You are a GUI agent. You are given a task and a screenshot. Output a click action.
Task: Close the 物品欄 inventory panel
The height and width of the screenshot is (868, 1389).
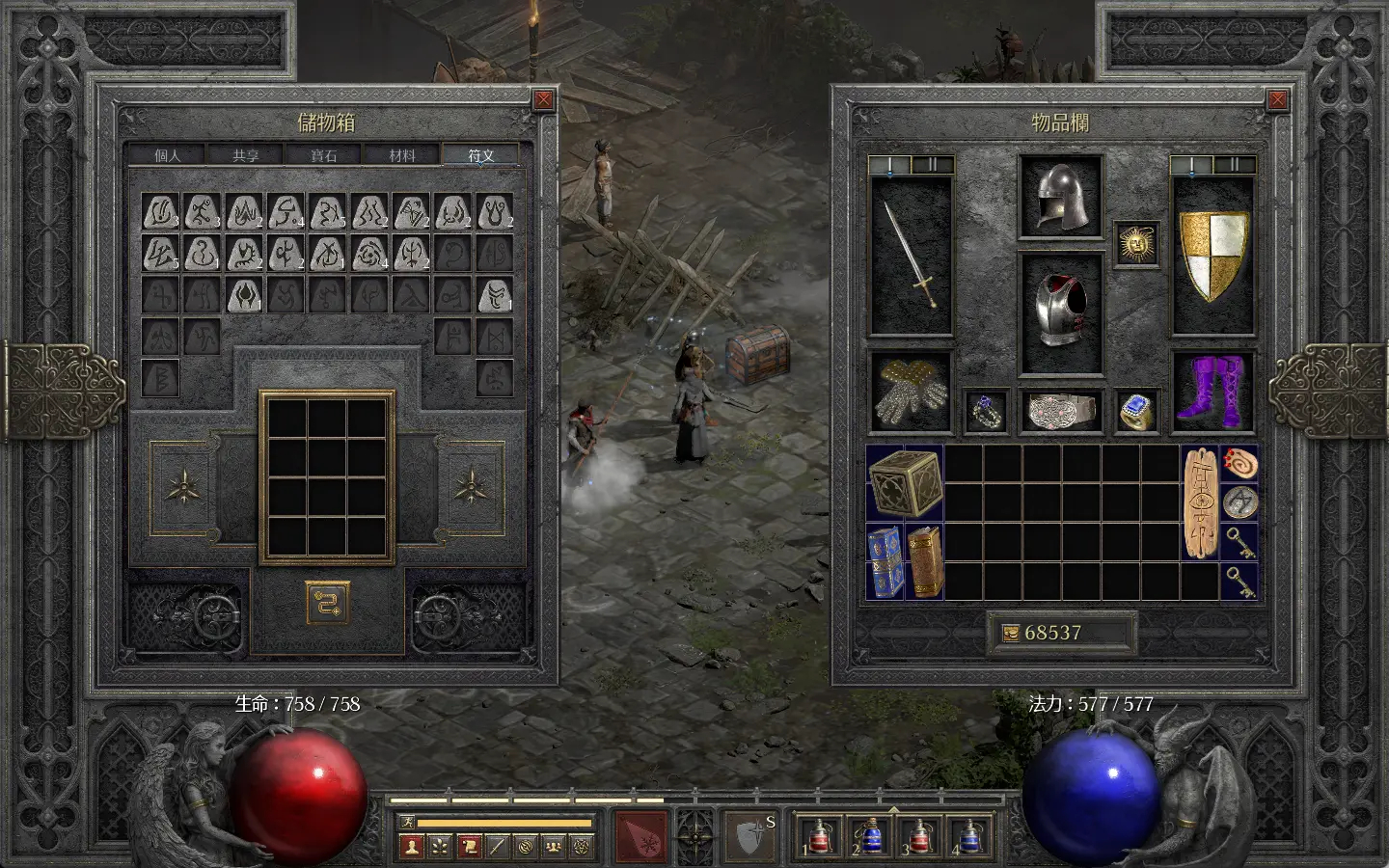1278,99
